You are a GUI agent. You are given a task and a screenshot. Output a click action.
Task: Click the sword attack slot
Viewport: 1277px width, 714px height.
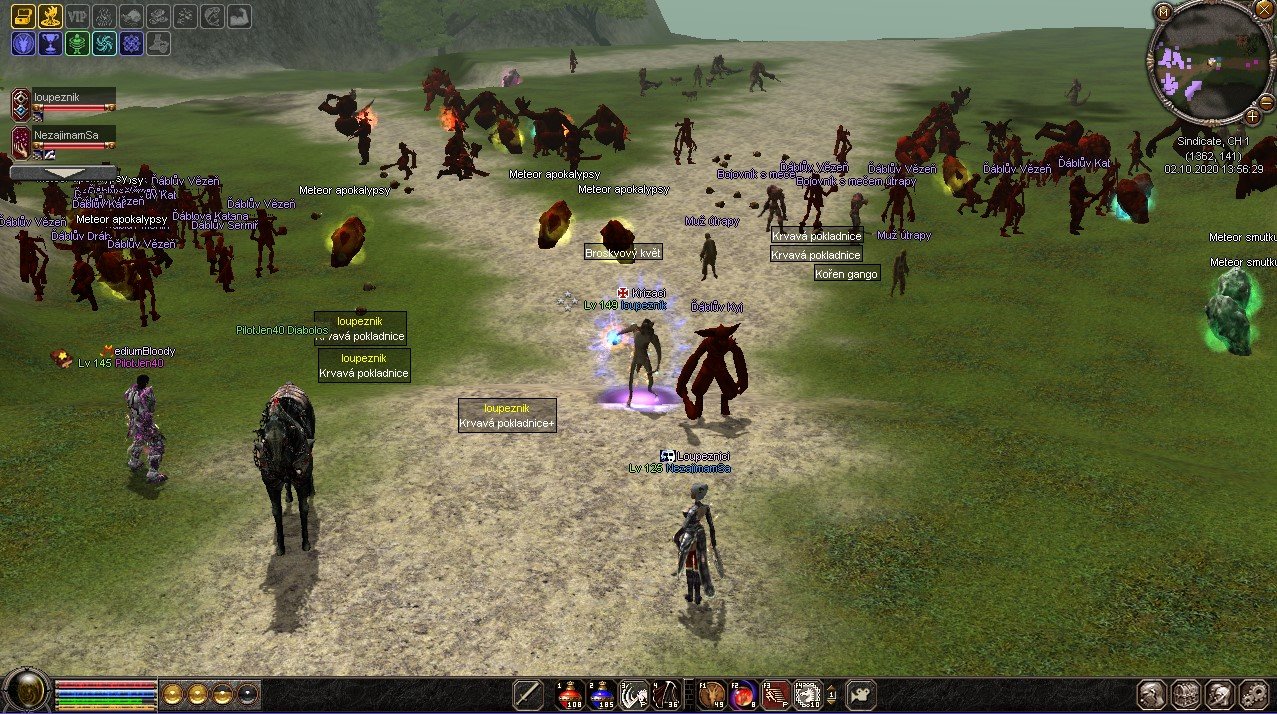(529, 693)
